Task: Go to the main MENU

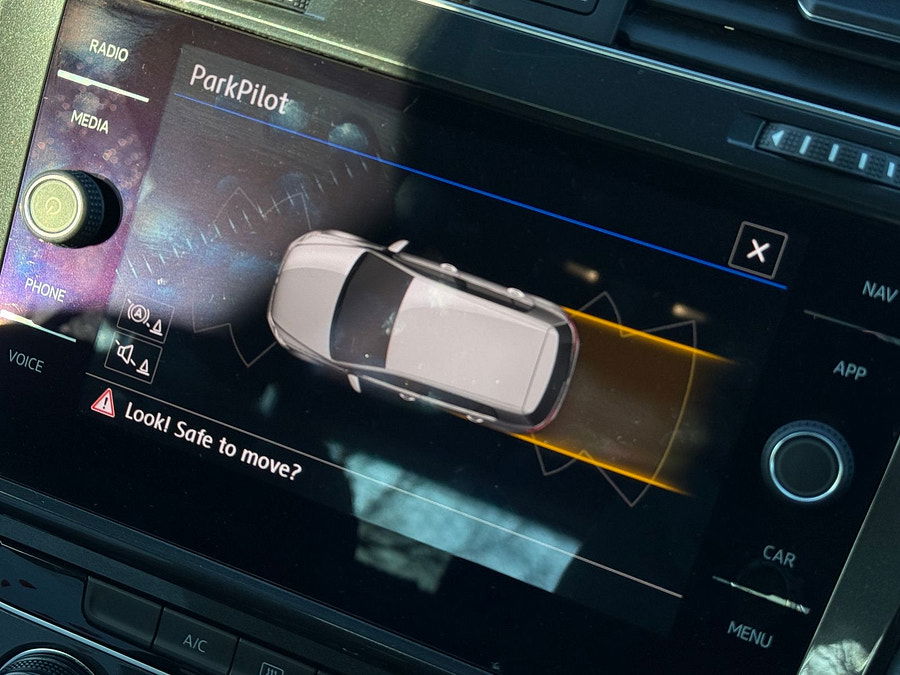Action: (x=749, y=630)
